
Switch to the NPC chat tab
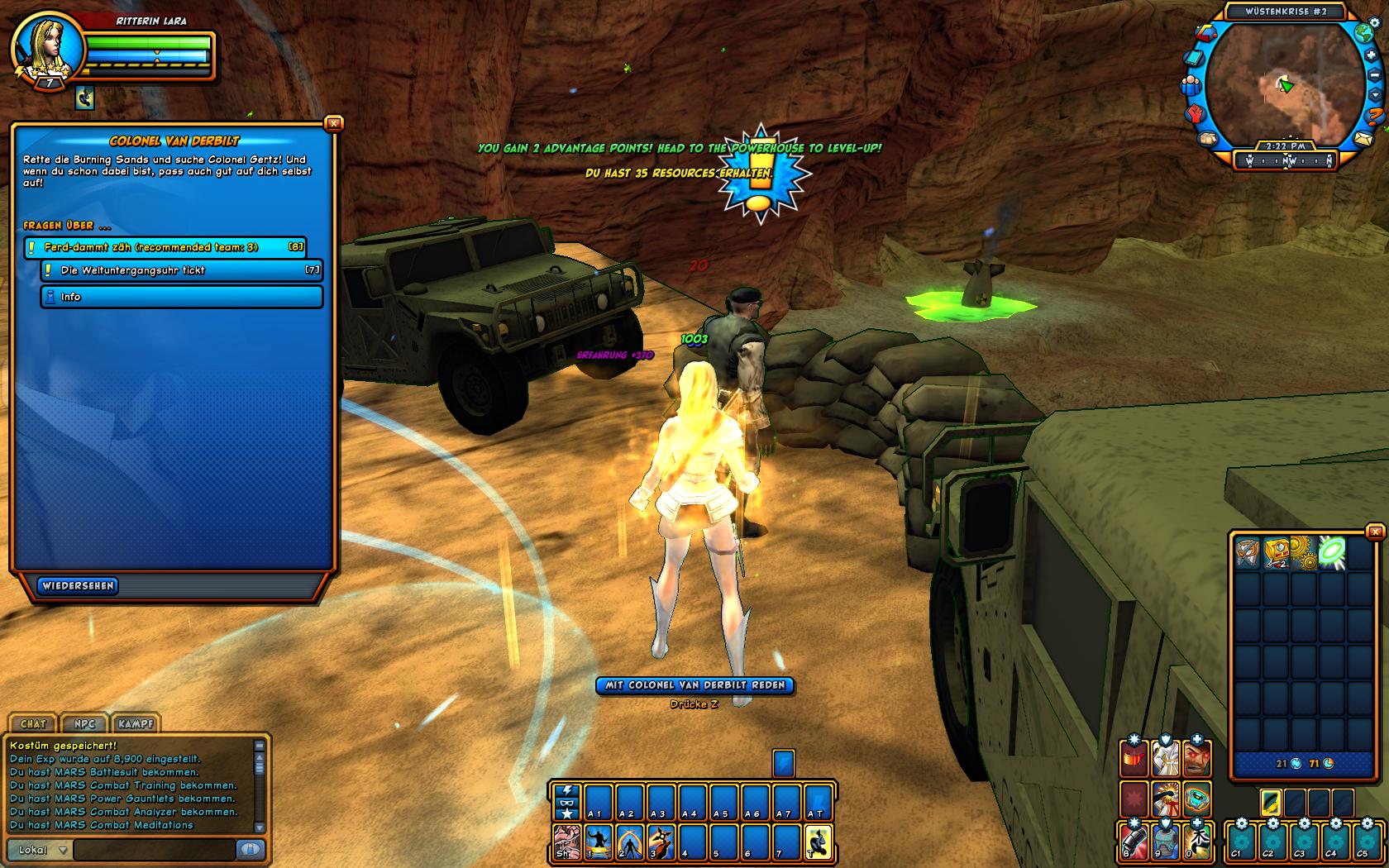[x=84, y=724]
